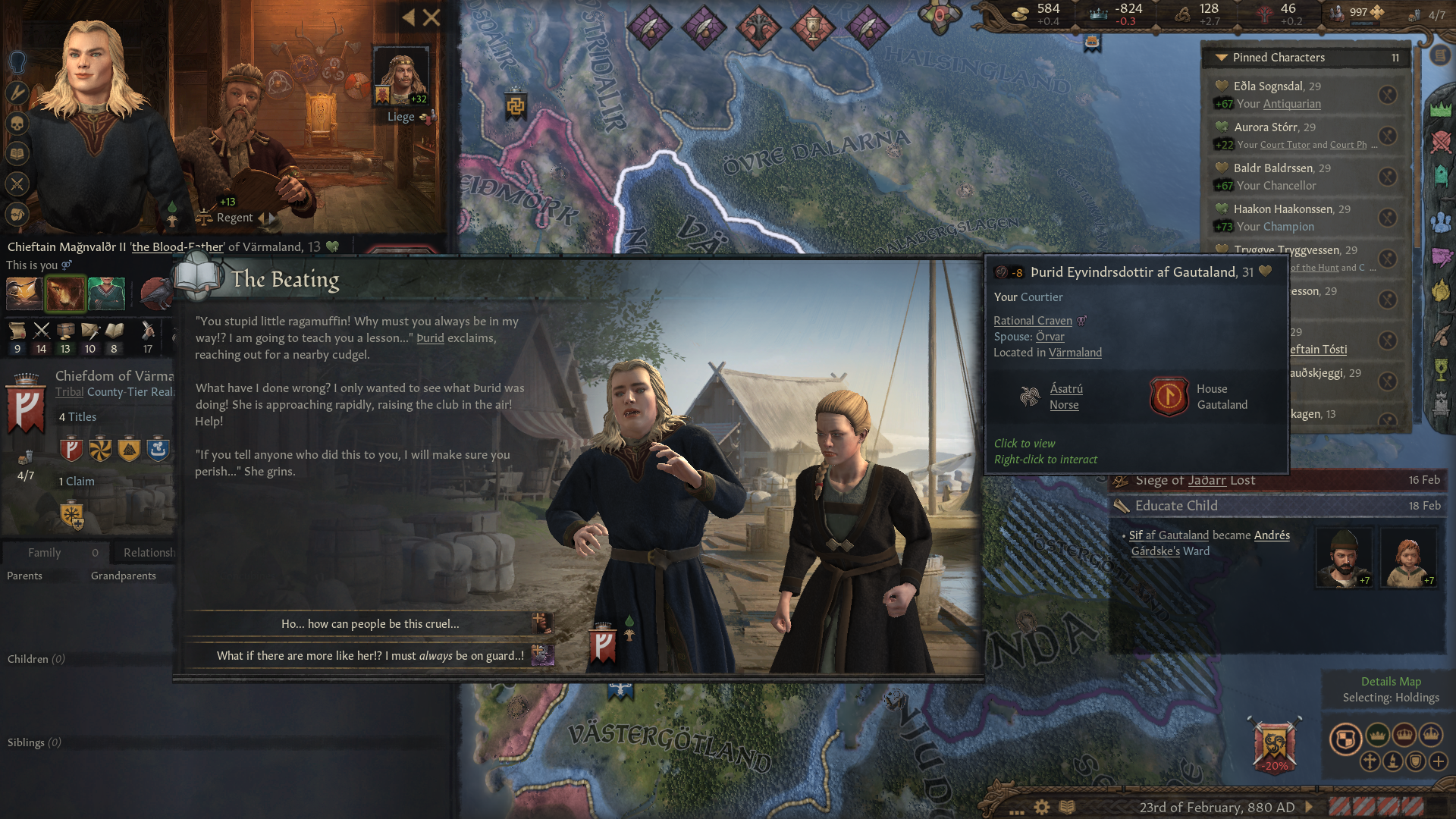Open the Ásatrú faith link
The height and width of the screenshot is (819, 1456).
(x=1065, y=389)
